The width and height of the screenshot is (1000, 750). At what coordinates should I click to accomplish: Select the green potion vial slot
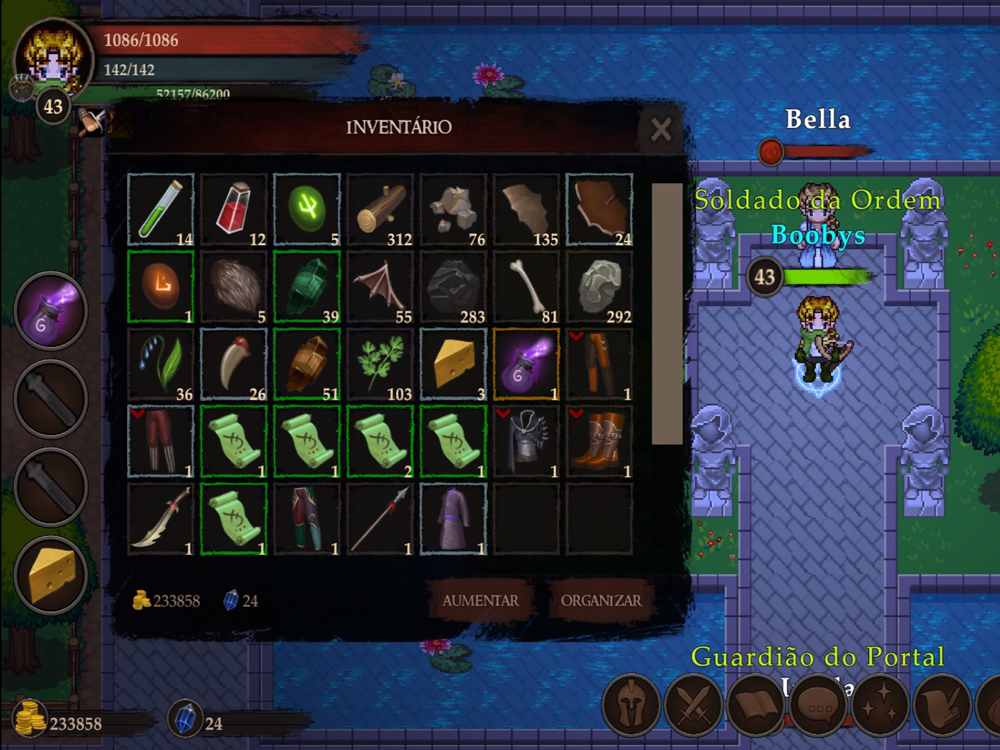(x=161, y=209)
